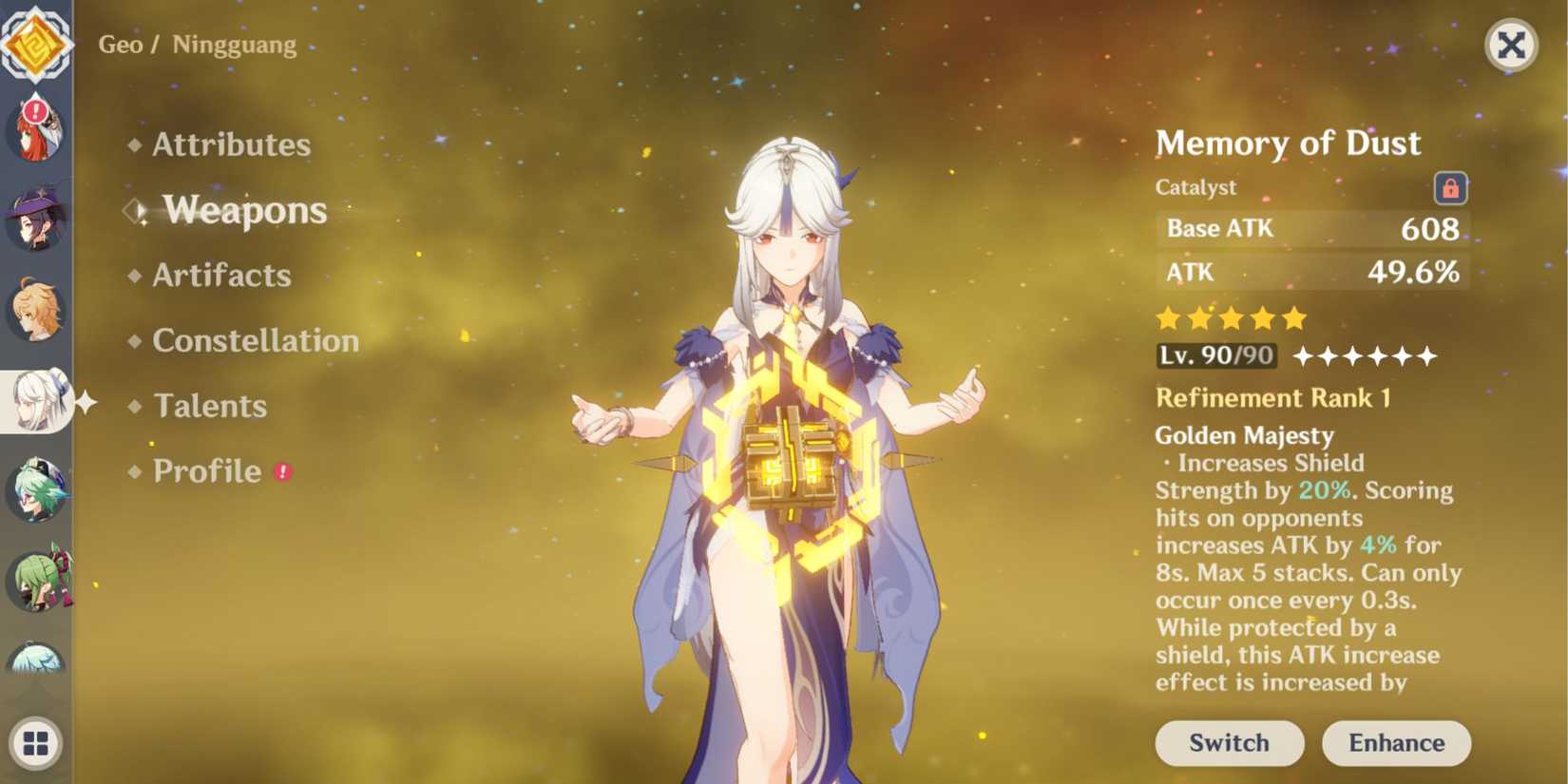1568x784 pixels.
Task: Open the Talents section
Action: pos(209,406)
